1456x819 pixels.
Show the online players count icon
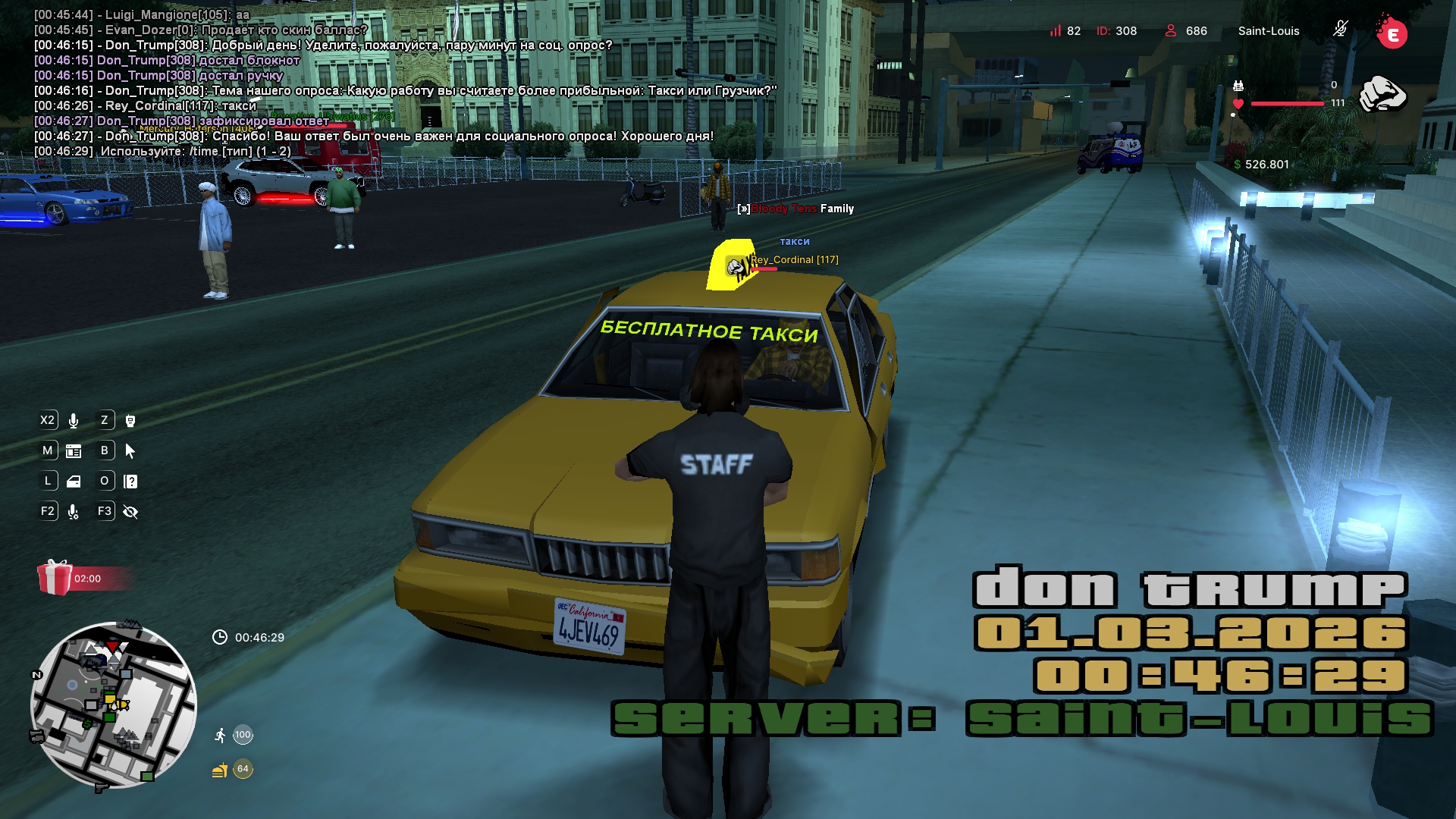(1170, 31)
